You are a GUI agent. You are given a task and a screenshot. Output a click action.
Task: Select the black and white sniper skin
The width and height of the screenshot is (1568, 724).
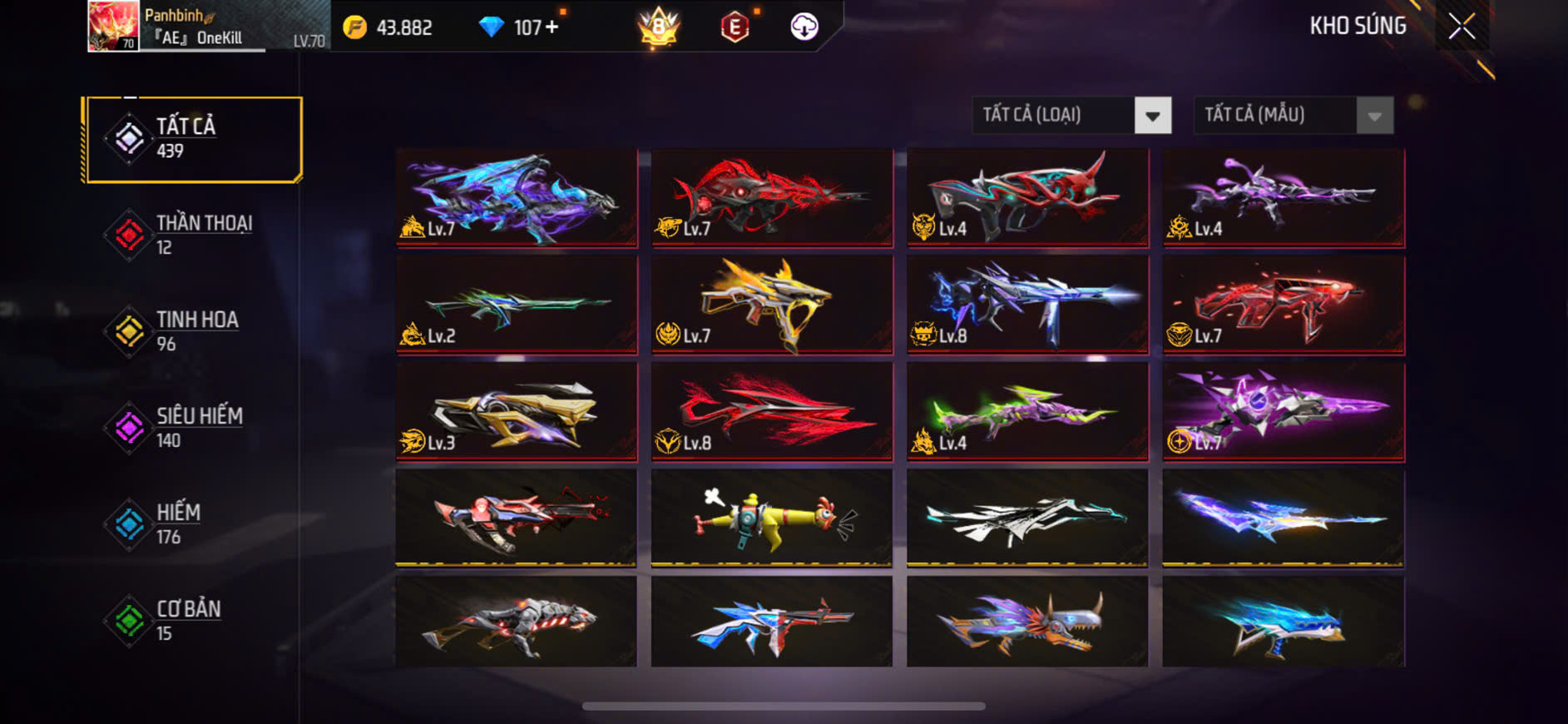1027,518
